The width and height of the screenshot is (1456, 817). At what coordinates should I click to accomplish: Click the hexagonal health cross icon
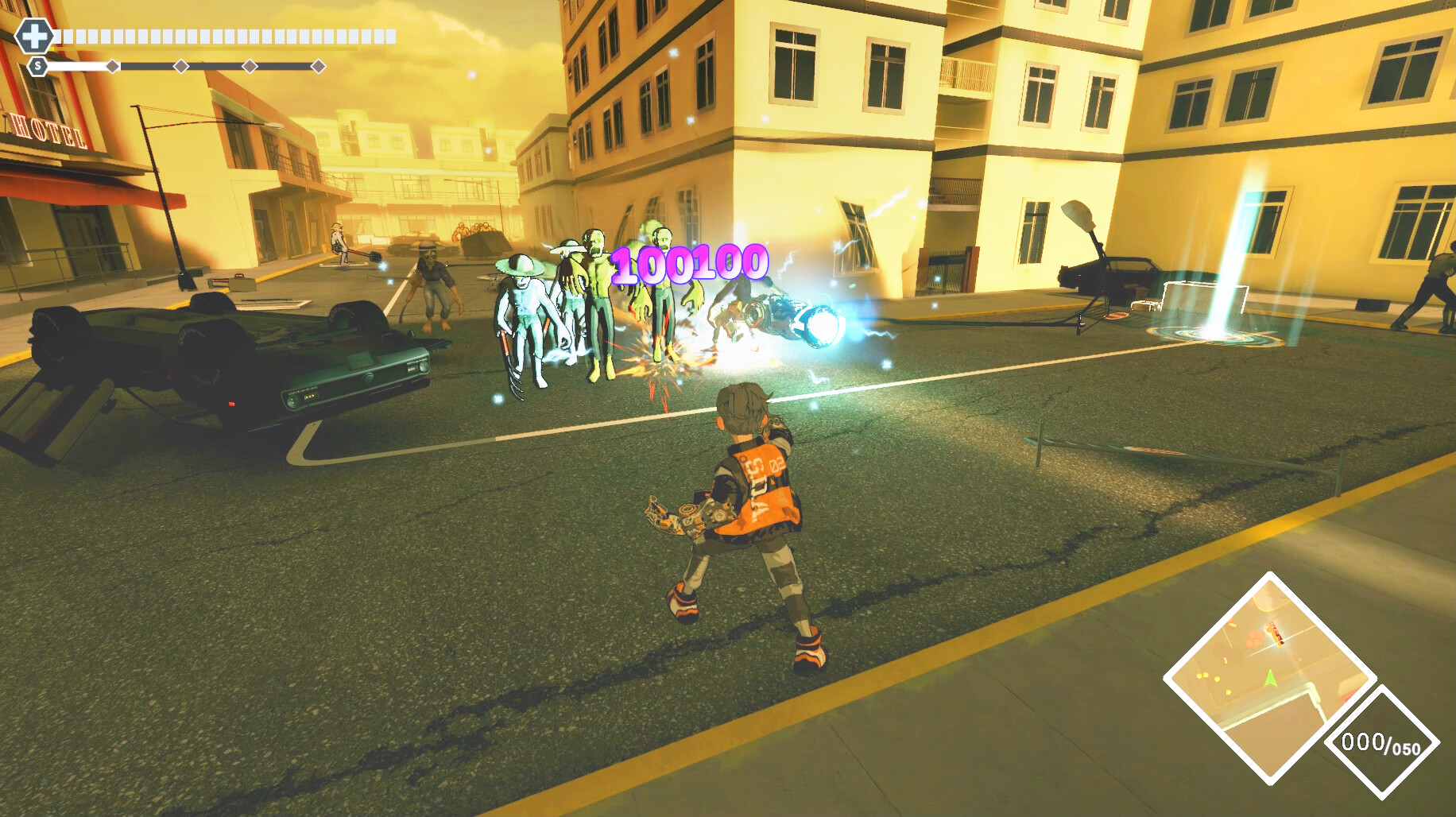click(x=36, y=36)
